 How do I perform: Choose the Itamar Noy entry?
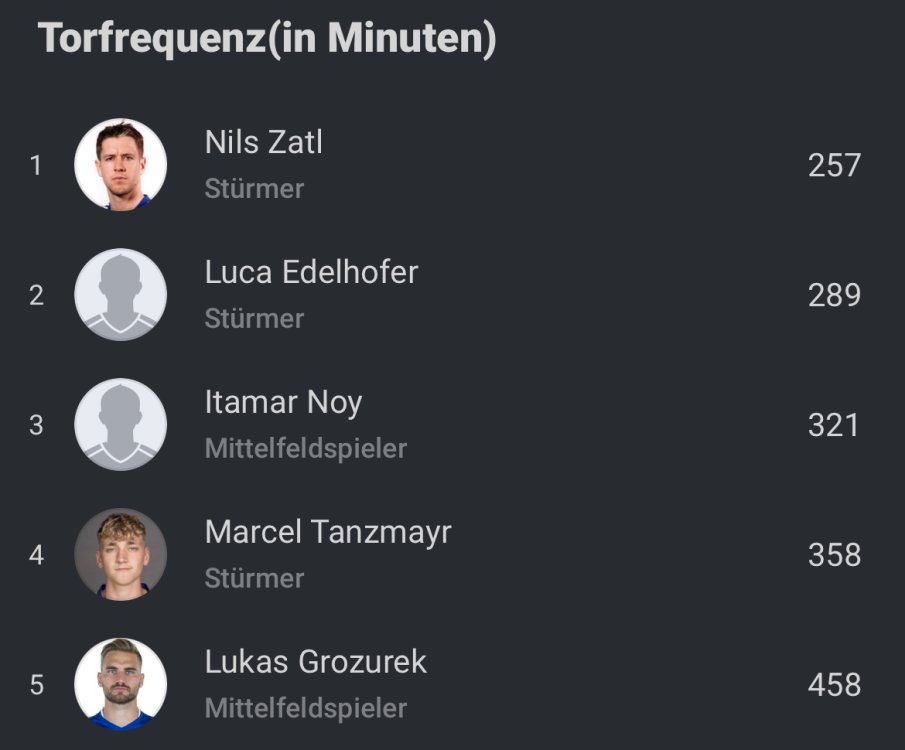283,403
